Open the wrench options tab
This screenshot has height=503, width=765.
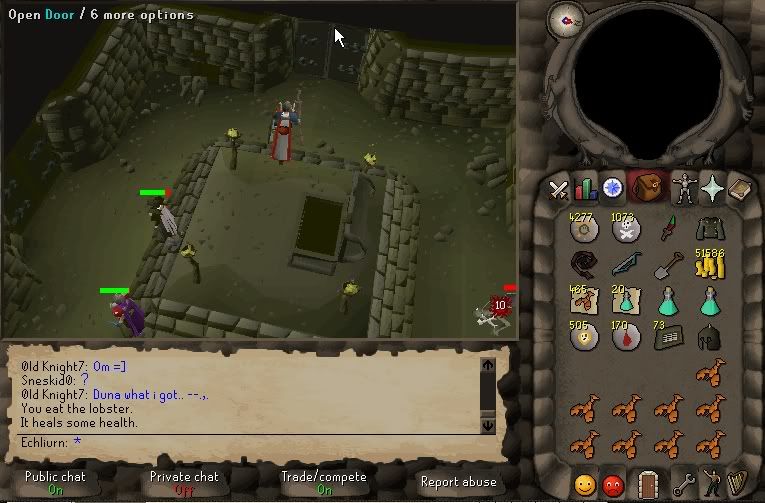tap(684, 485)
